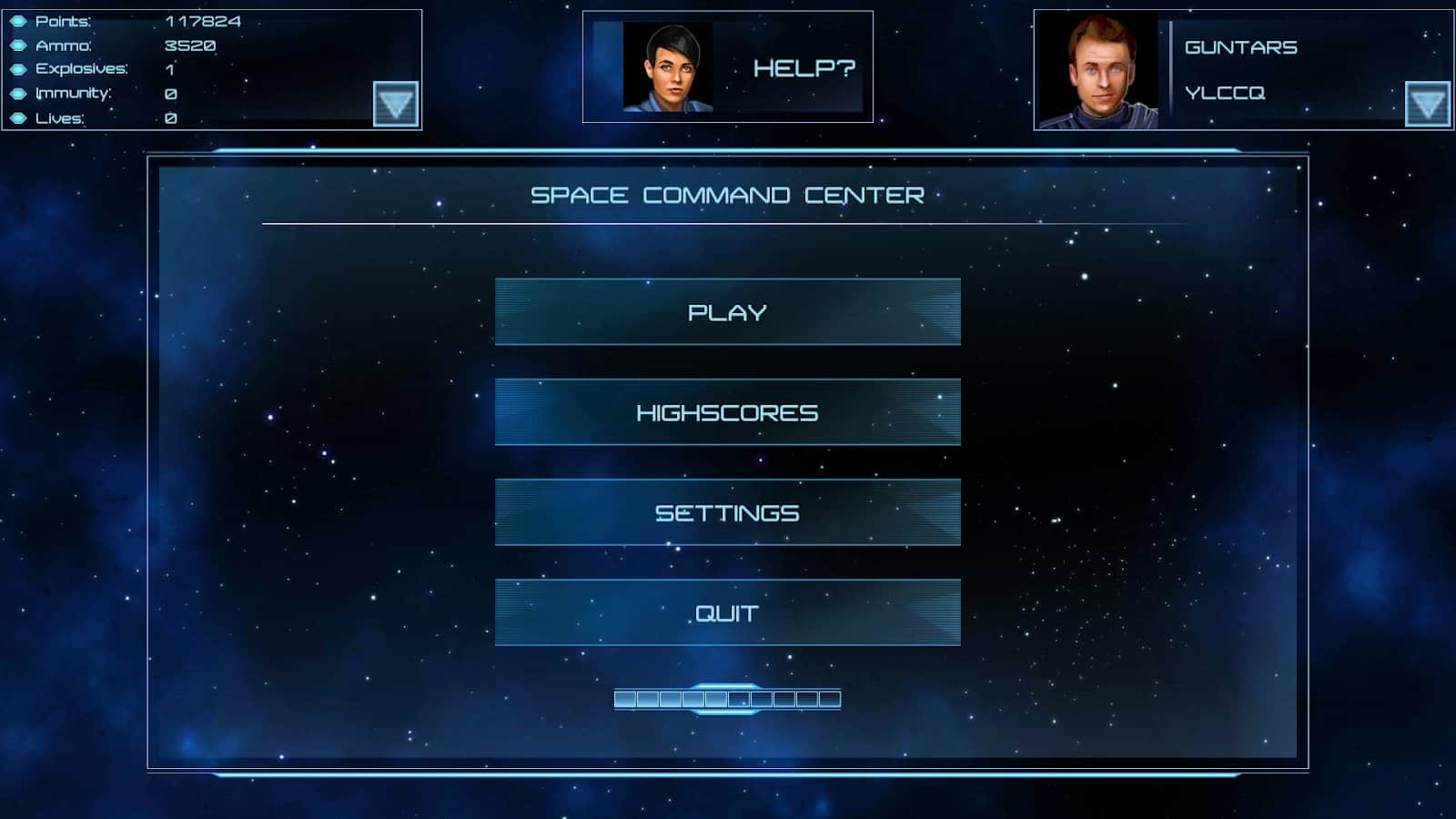This screenshot has width=1456, height=819.
Task: Click the Explosives gem icon
Action: pyautogui.click(x=18, y=68)
